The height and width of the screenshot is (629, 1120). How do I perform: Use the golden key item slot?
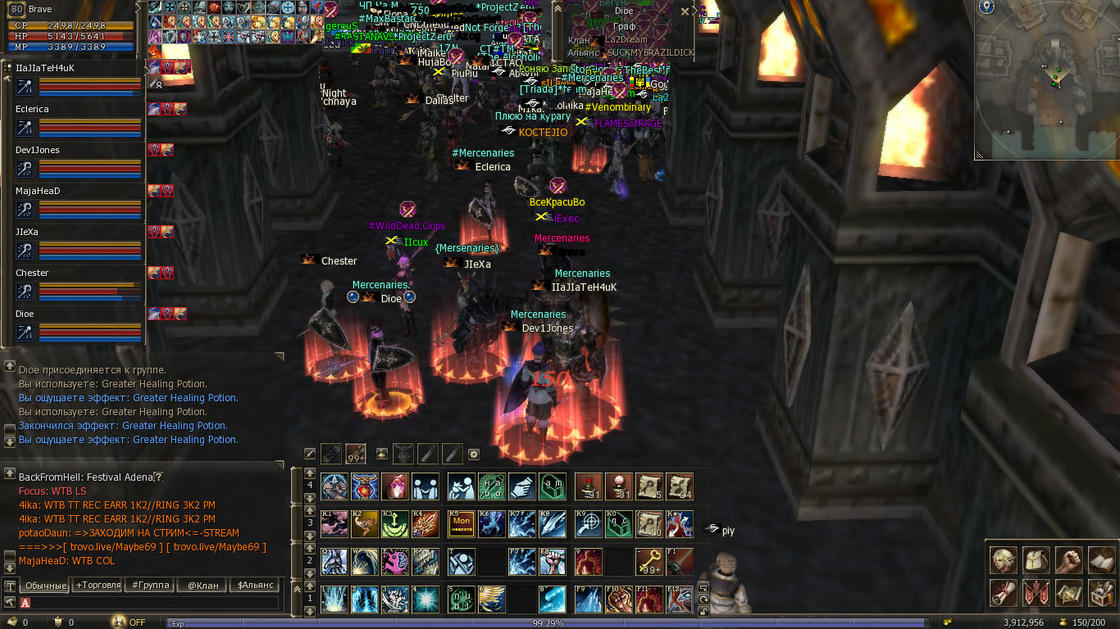tap(649, 561)
